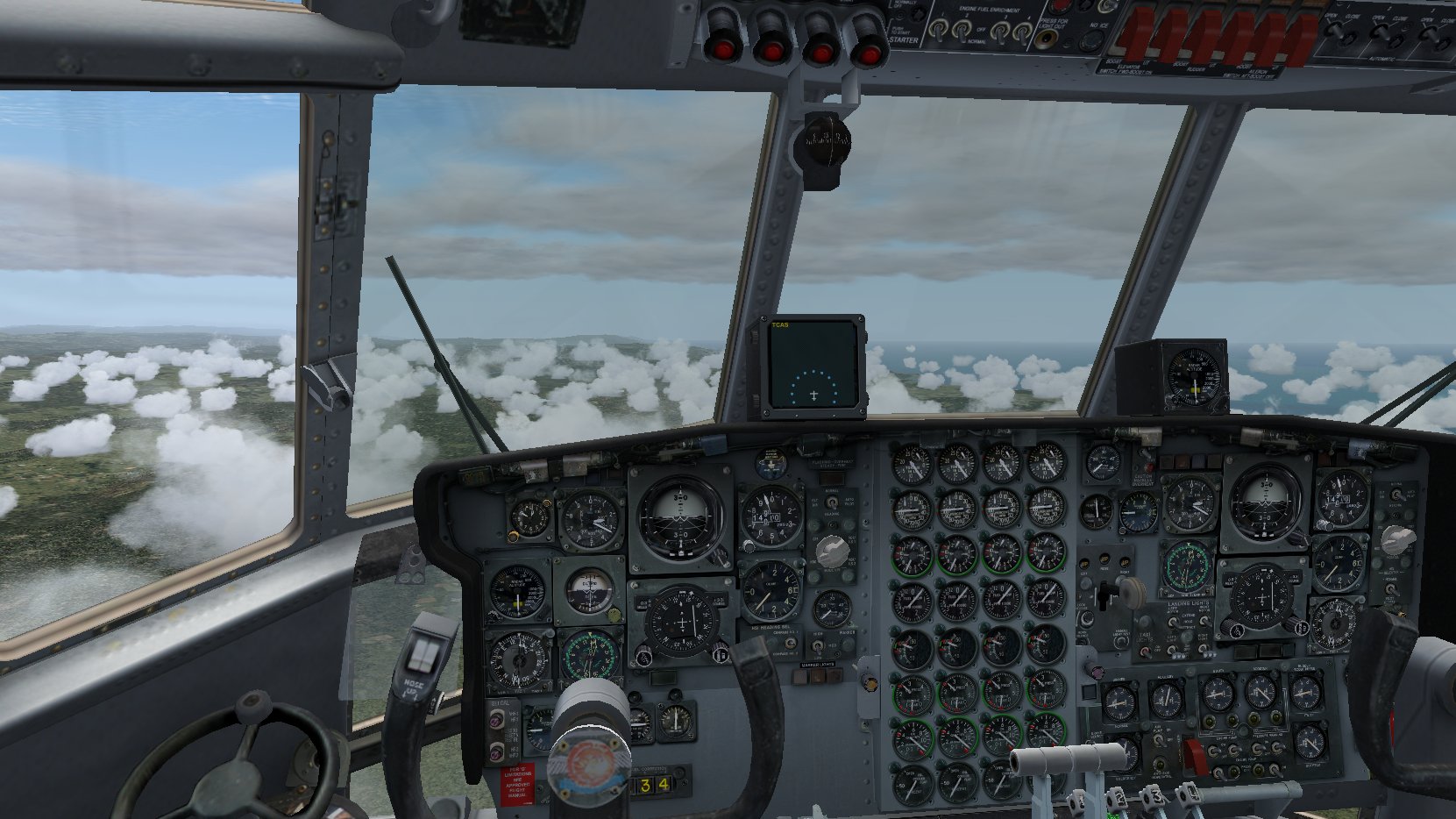Adjust the right knob of pilot's HSI
Image resolution: width=1456 pixels, height=819 pixels.
721,652
